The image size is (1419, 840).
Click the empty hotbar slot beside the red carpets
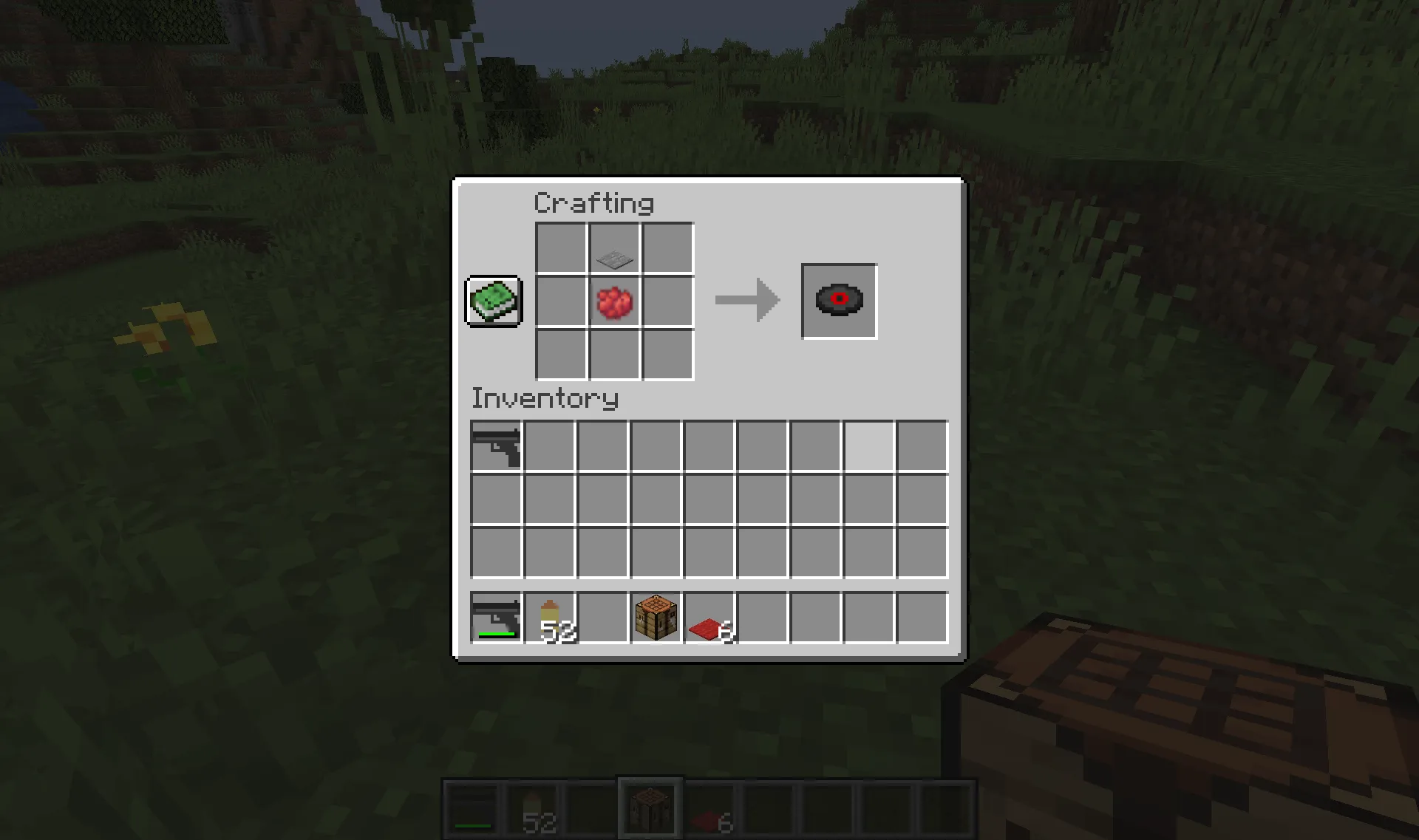(760, 618)
